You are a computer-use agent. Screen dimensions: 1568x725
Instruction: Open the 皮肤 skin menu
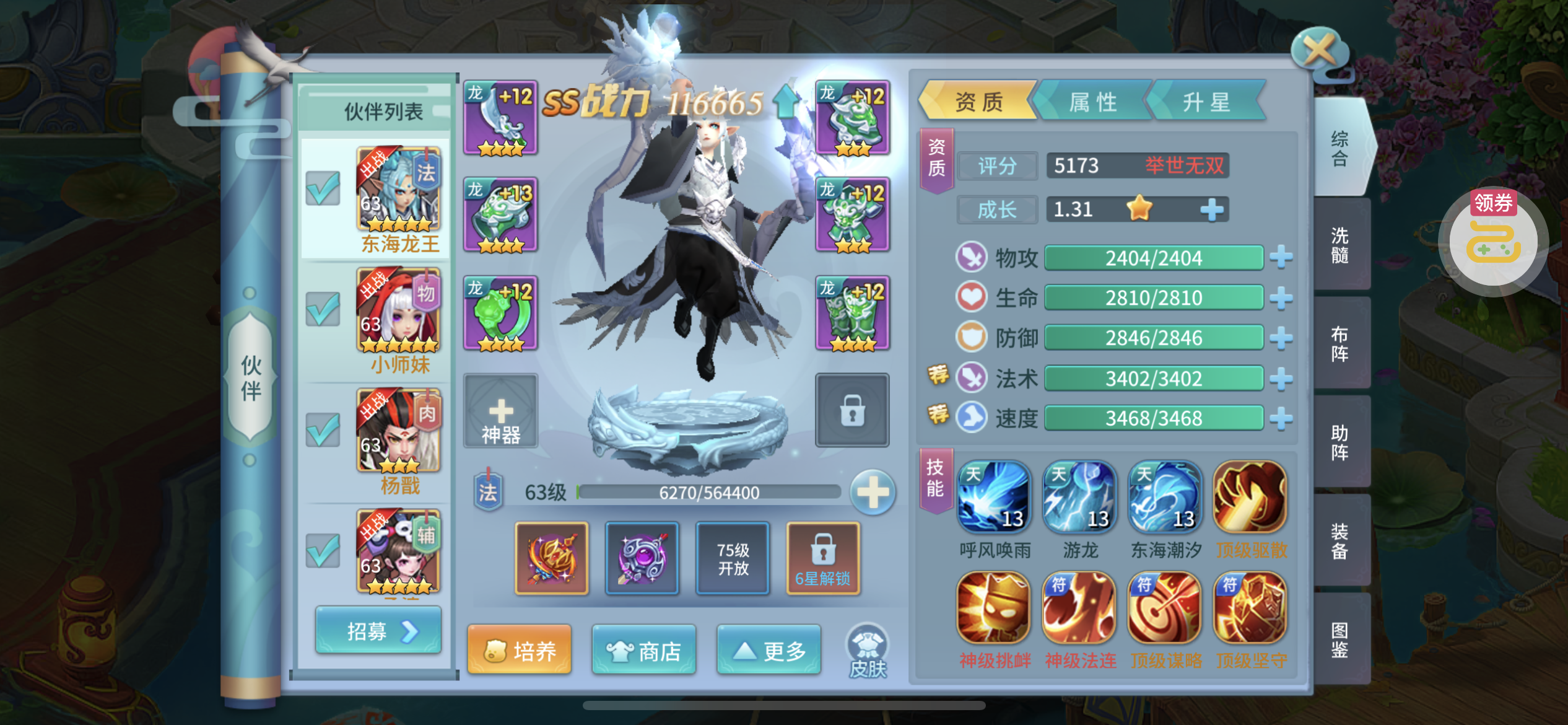pos(867,652)
